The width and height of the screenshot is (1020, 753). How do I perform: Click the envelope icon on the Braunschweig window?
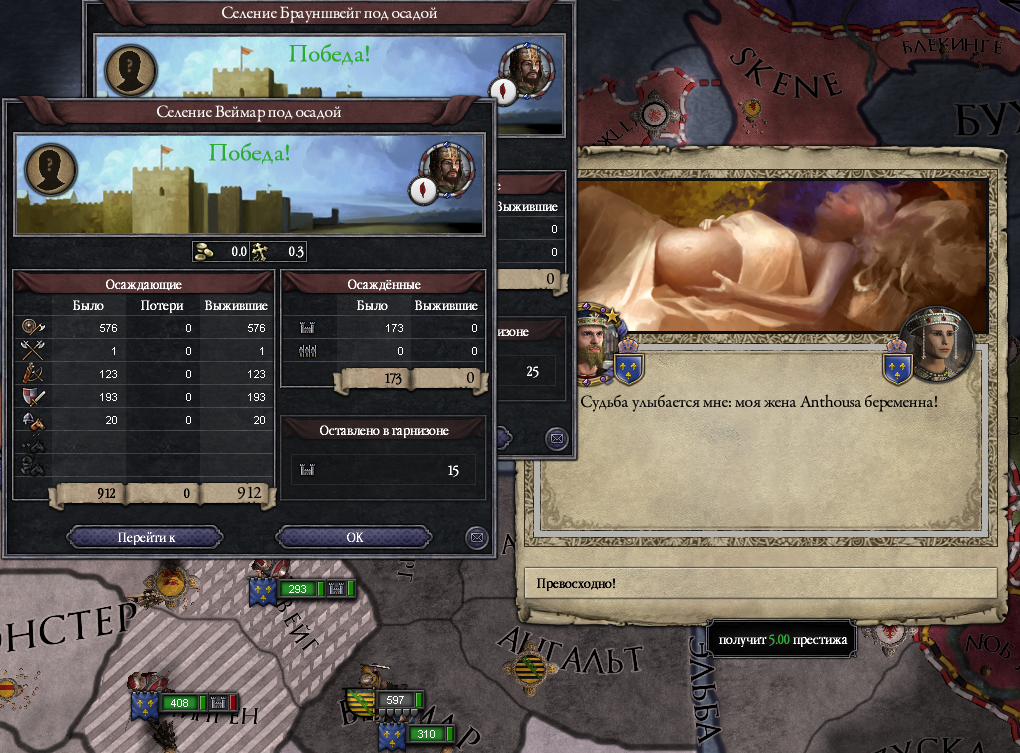[x=556, y=437]
